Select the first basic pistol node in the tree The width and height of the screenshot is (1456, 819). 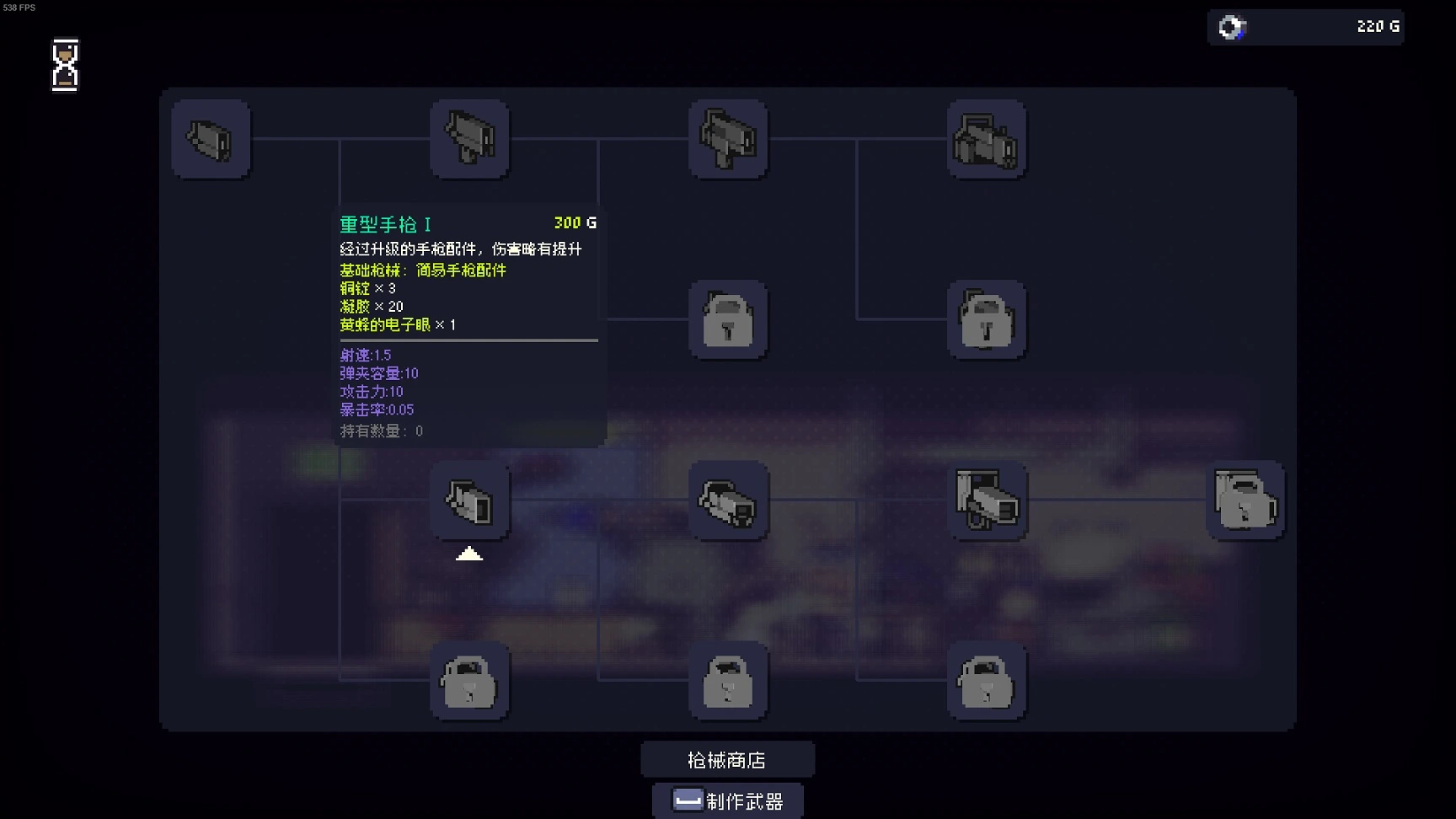pos(211,139)
